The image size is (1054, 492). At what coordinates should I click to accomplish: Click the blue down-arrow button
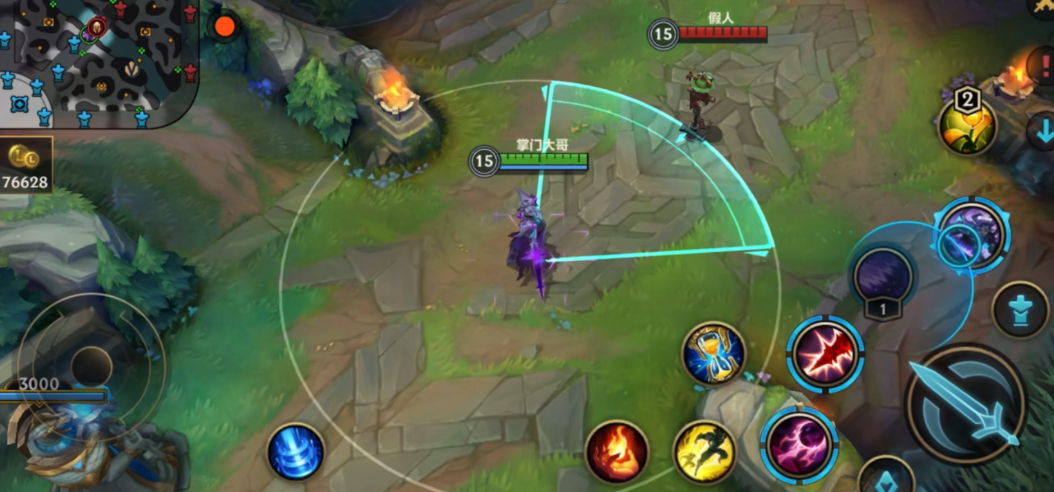click(x=1042, y=131)
